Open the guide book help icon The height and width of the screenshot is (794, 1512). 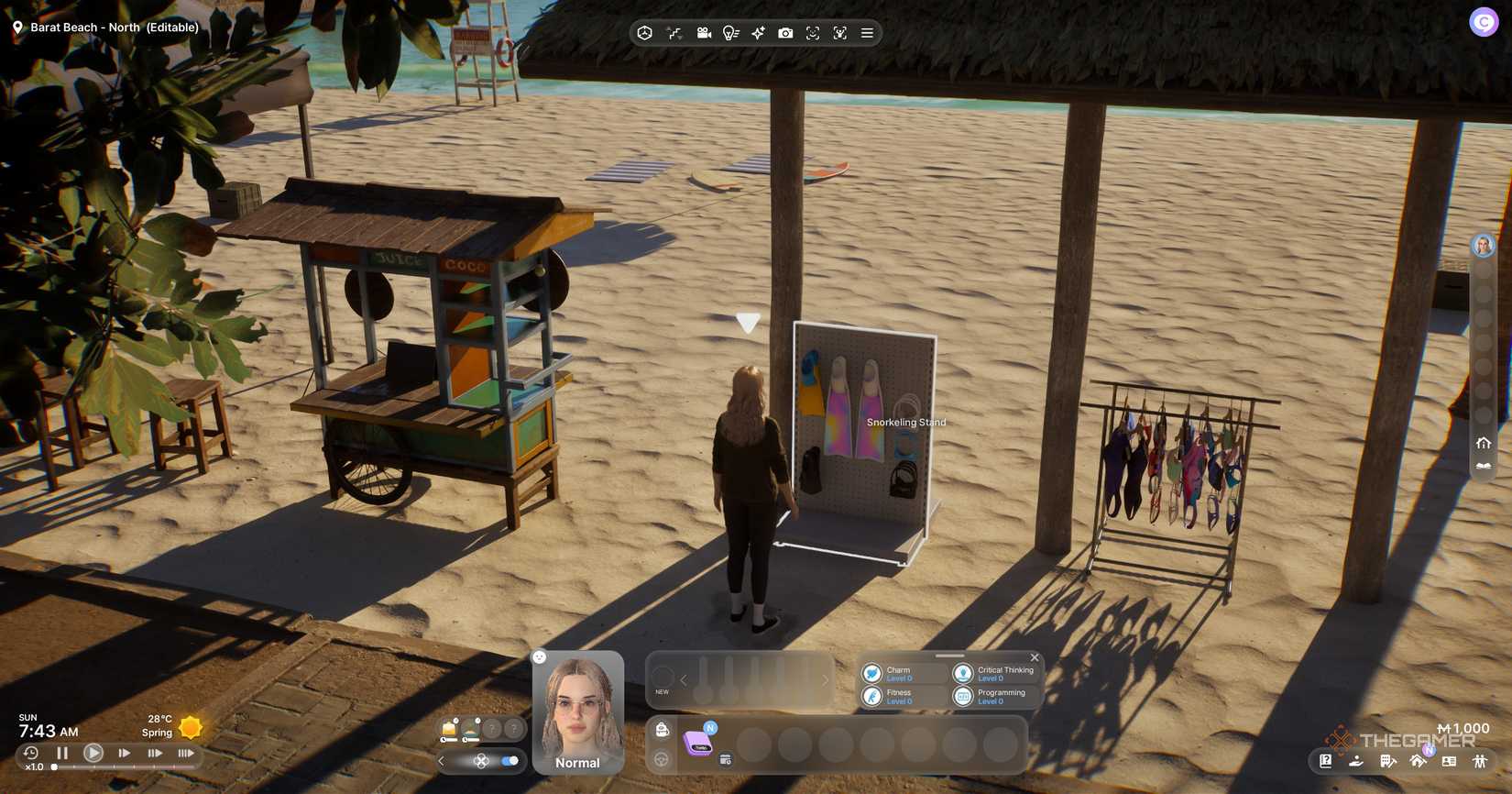click(1325, 761)
